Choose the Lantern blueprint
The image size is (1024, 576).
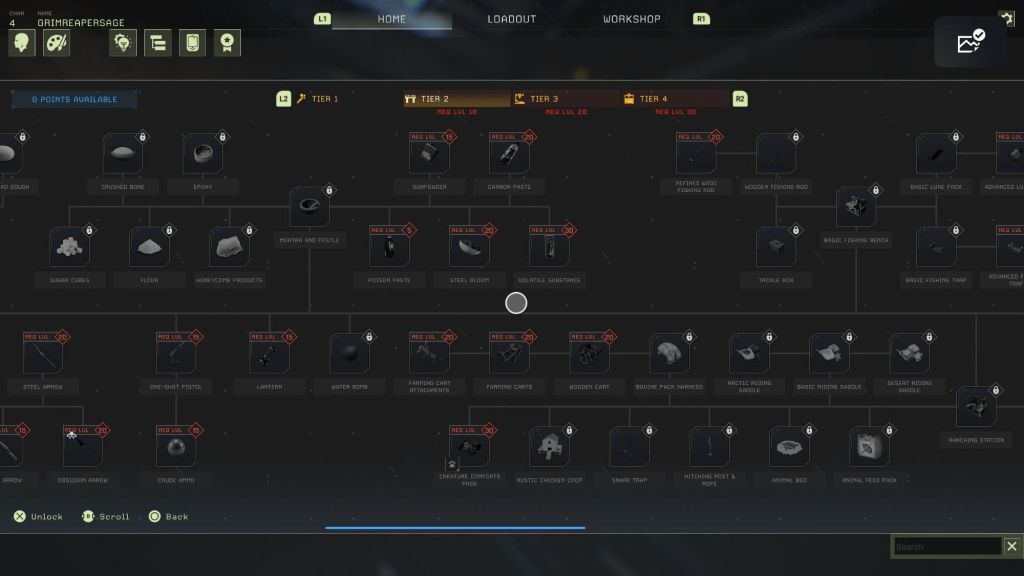(269, 354)
